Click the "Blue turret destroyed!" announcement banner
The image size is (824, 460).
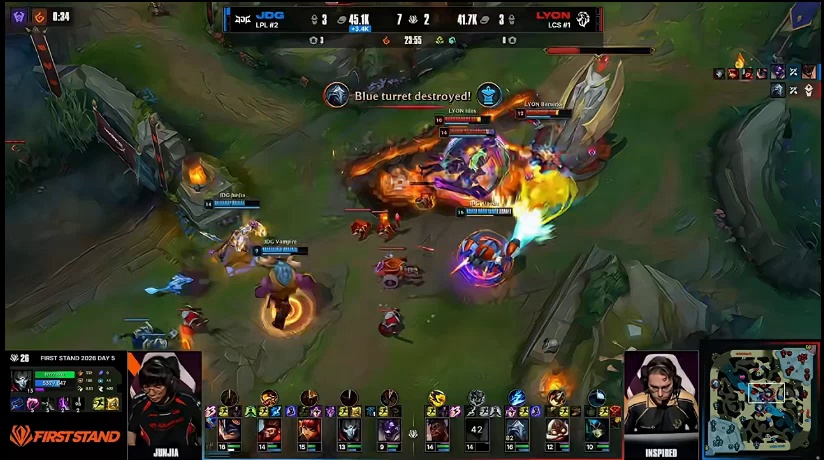[x=412, y=95]
